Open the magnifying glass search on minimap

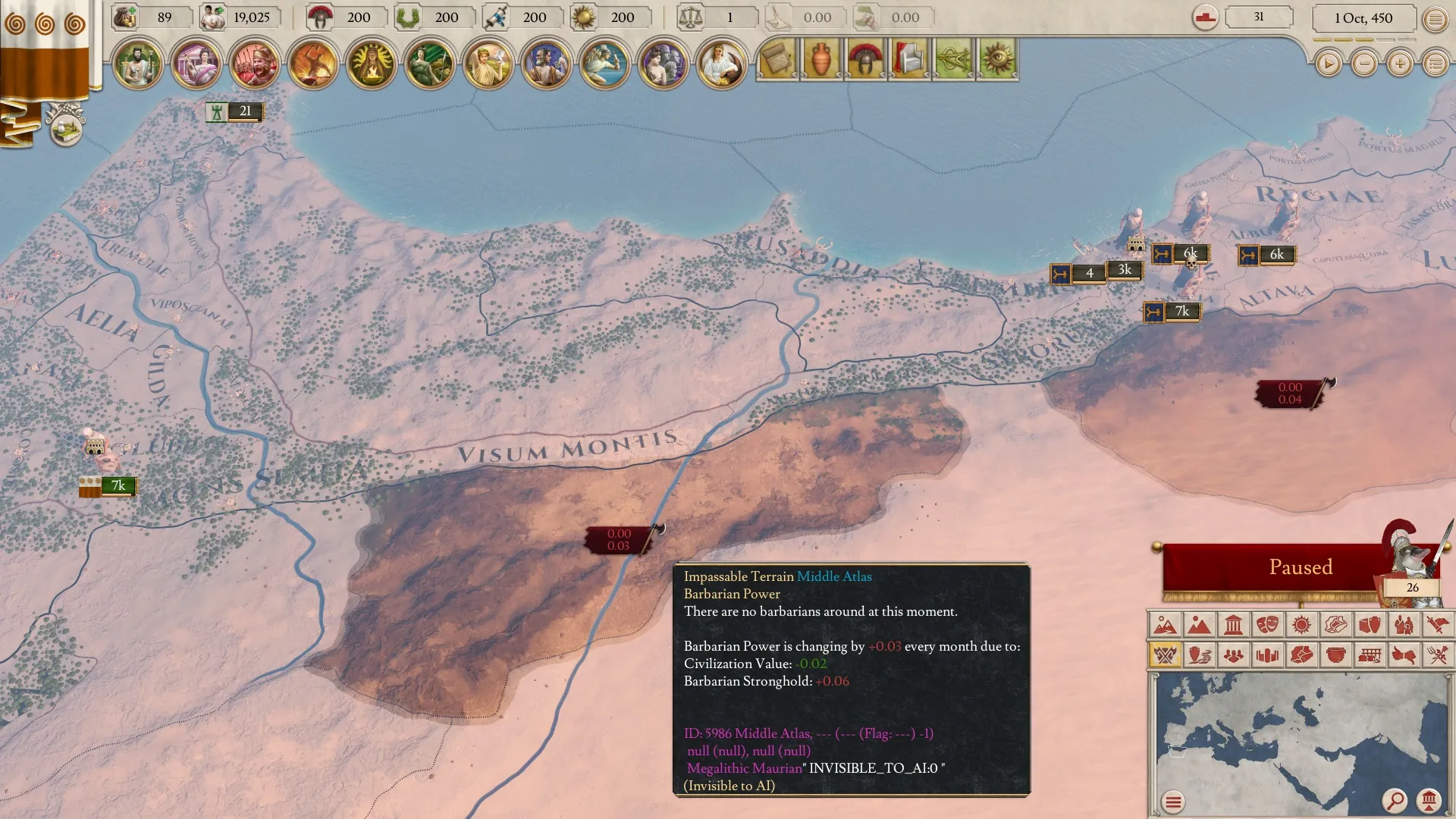(x=1395, y=800)
